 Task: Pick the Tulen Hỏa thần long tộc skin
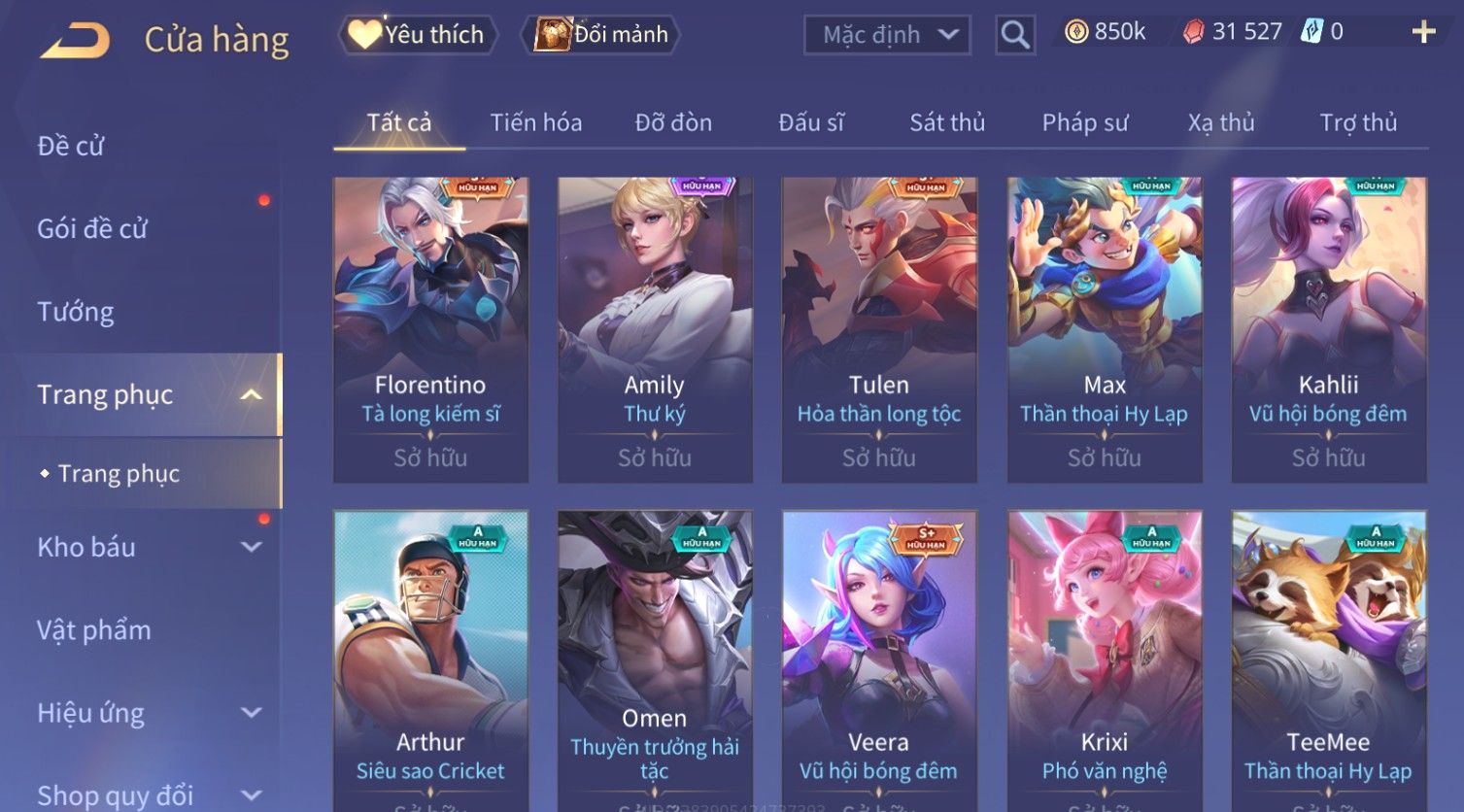(879, 328)
